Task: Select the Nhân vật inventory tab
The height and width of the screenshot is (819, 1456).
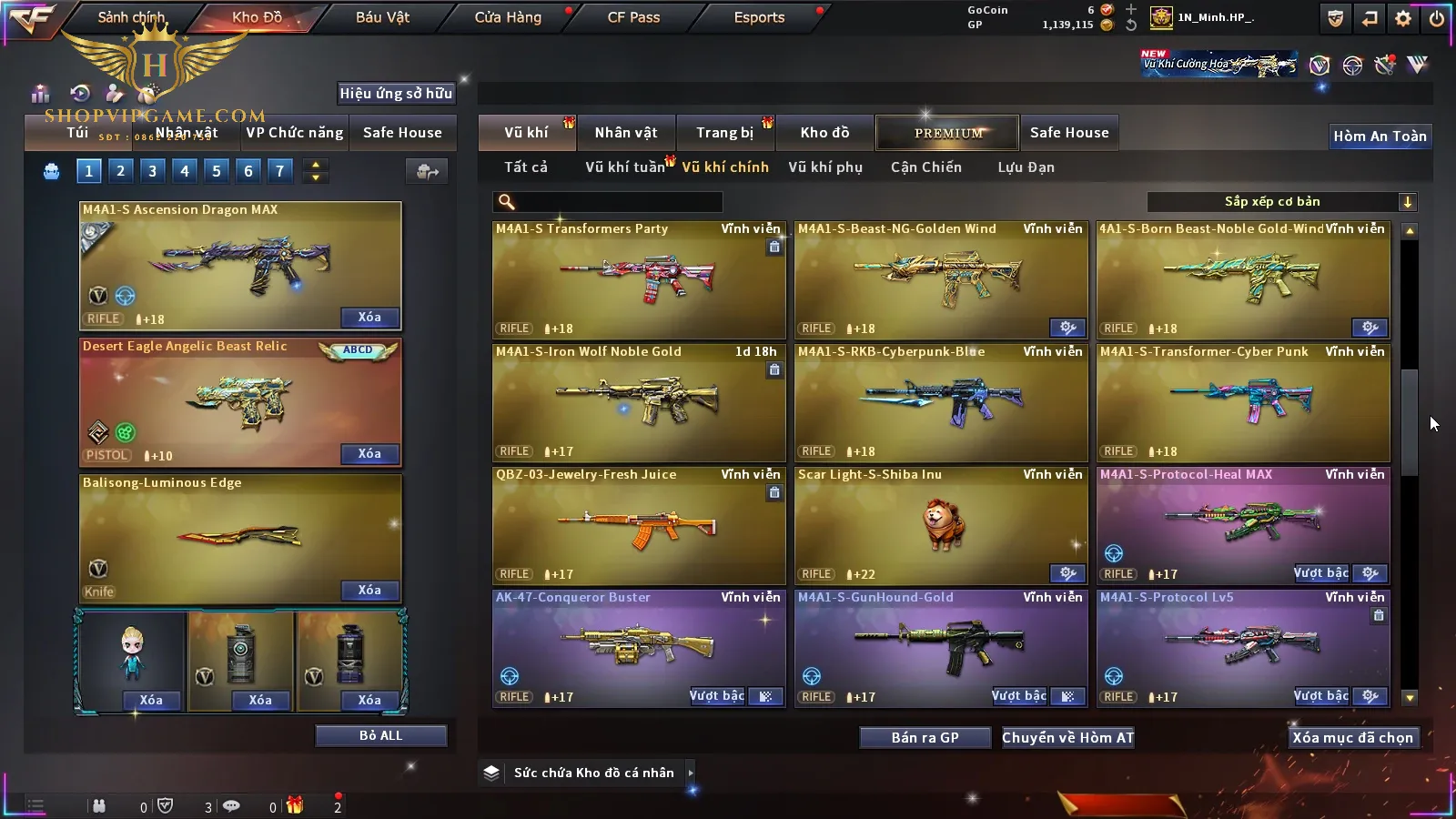Action: pyautogui.click(x=625, y=133)
